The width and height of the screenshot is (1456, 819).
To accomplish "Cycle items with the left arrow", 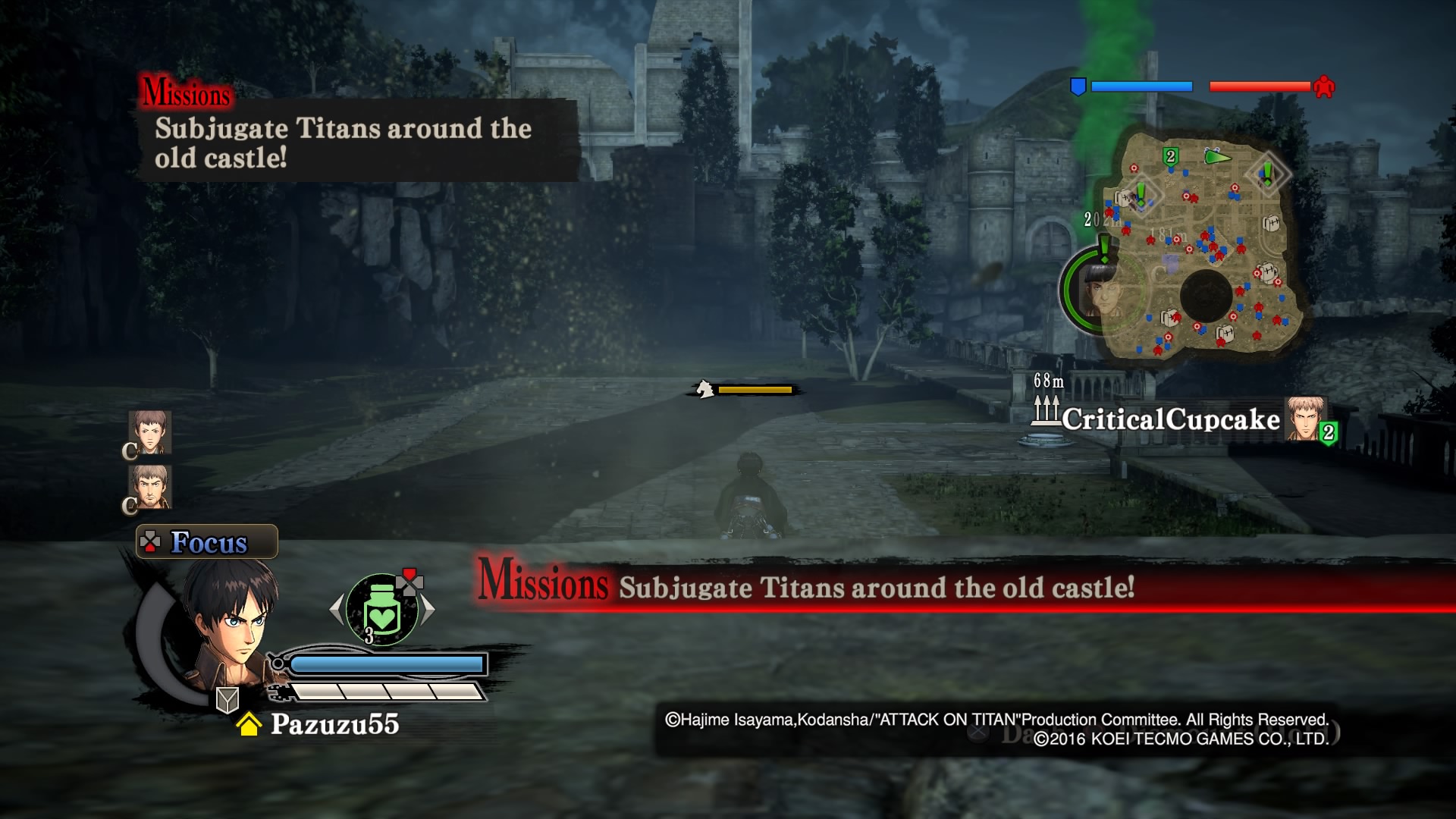I will pos(337,608).
